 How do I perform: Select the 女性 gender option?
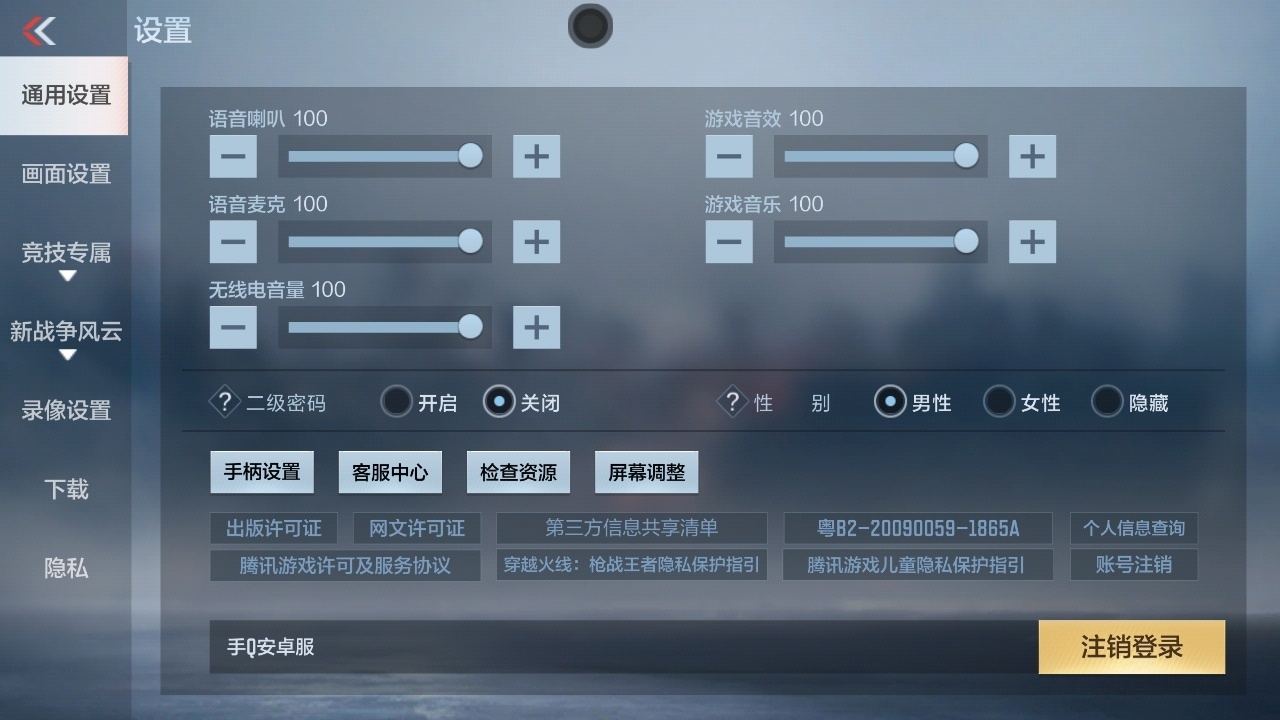click(x=999, y=401)
